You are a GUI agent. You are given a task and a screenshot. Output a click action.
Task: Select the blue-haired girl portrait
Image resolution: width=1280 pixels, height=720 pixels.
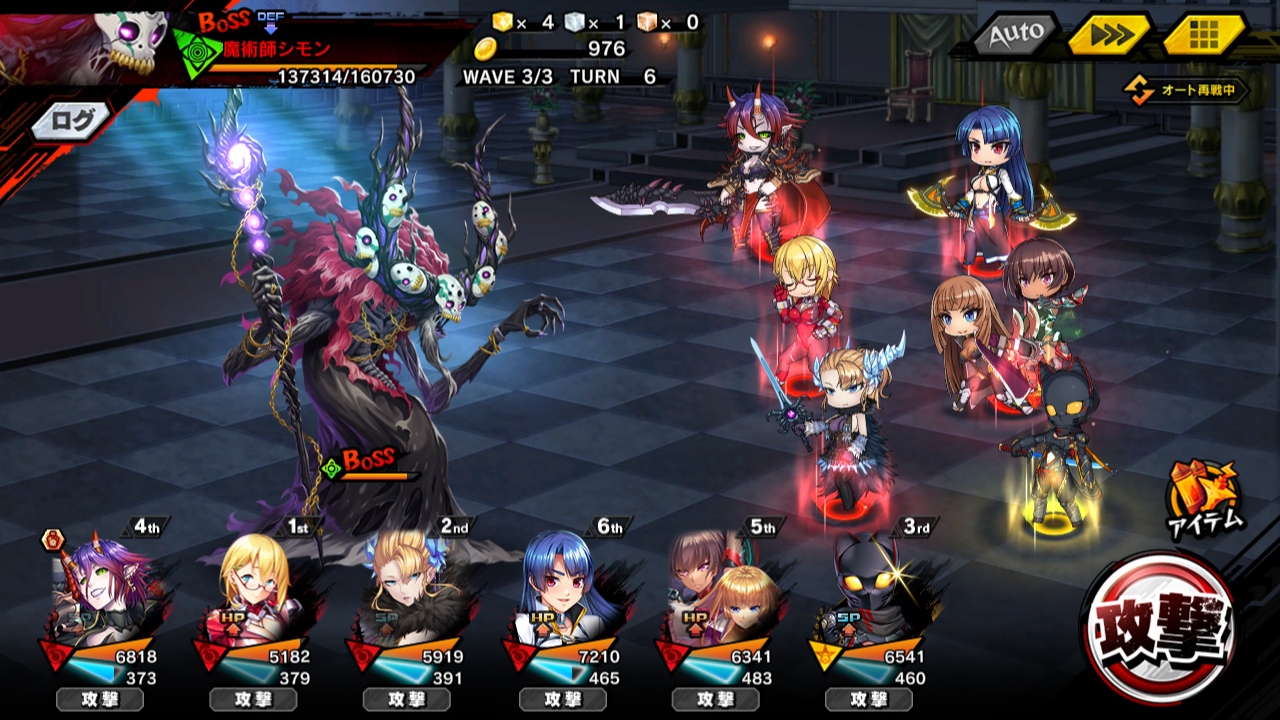coord(564,590)
